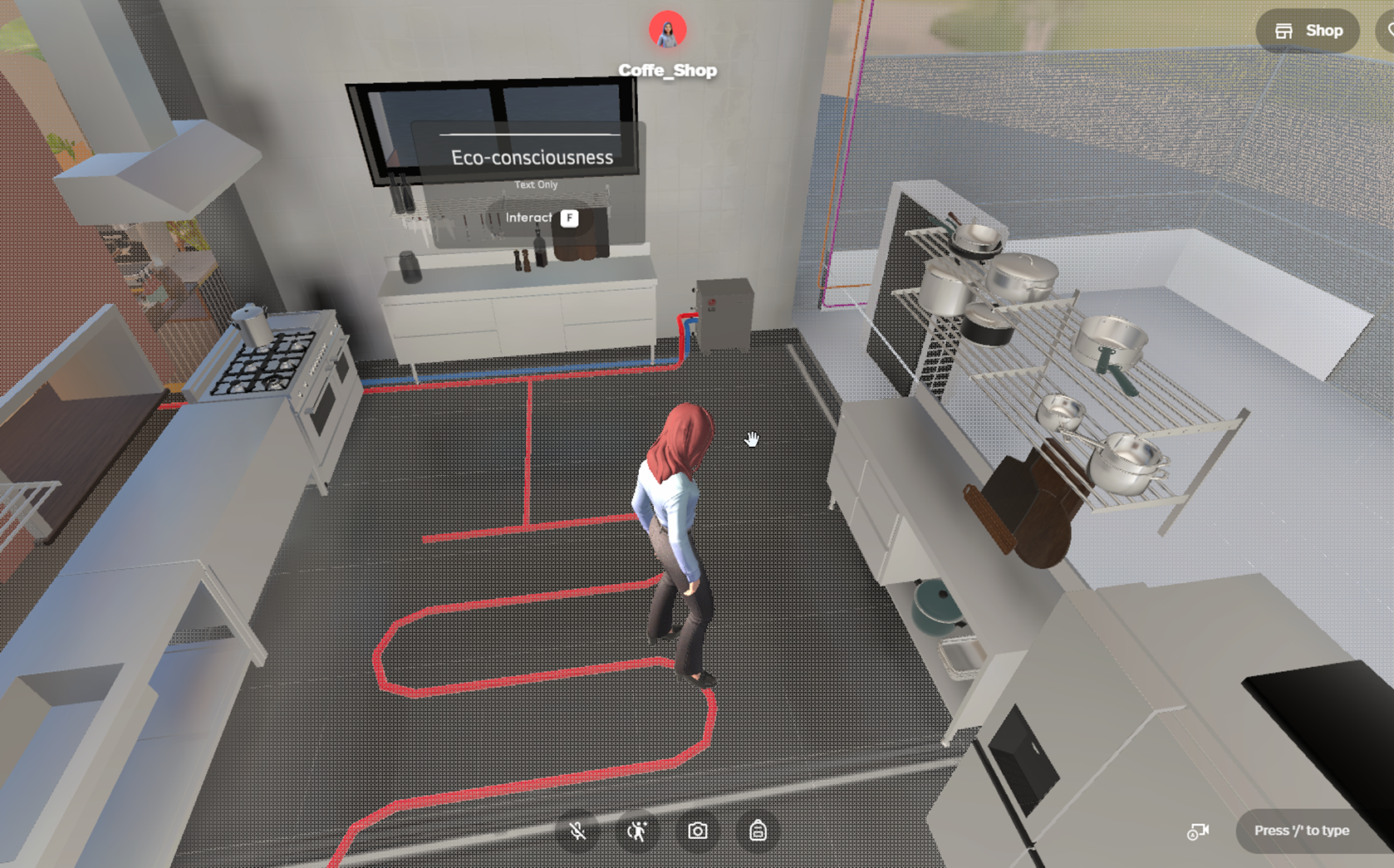Focus the chat typing box
Screen dimensions: 1394x868
pos(1301,831)
